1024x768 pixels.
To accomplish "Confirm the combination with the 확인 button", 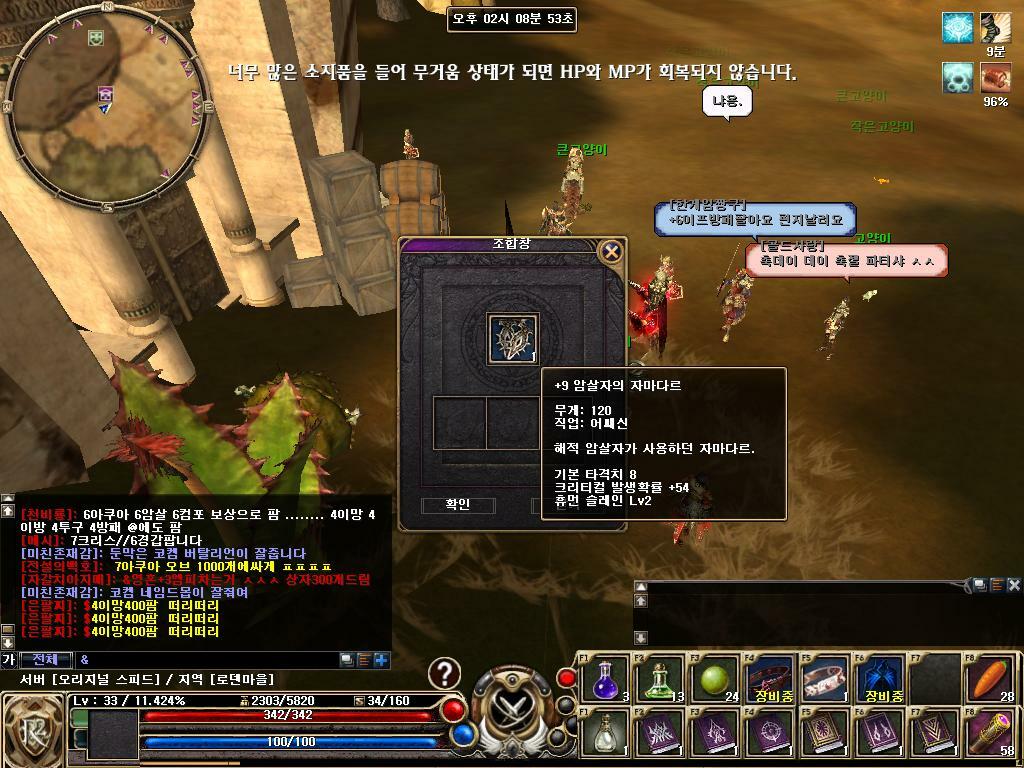I will coord(457,505).
